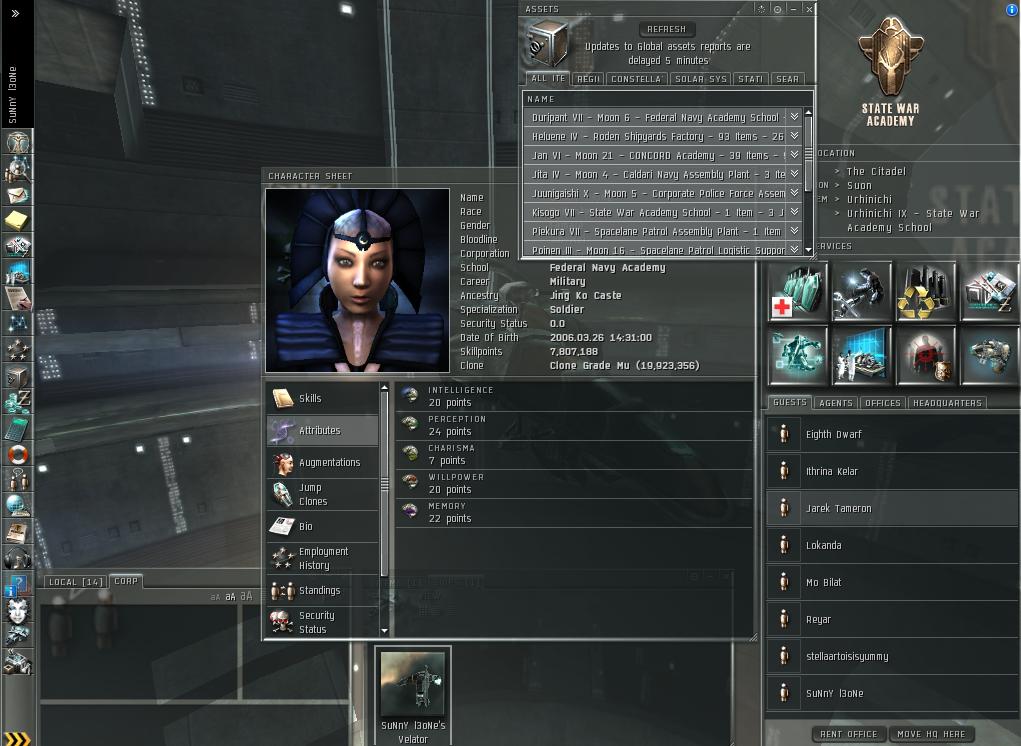The width and height of the screenshot is (1021, 746).
Task: Open the Offices tab
Action: (883, 403)
